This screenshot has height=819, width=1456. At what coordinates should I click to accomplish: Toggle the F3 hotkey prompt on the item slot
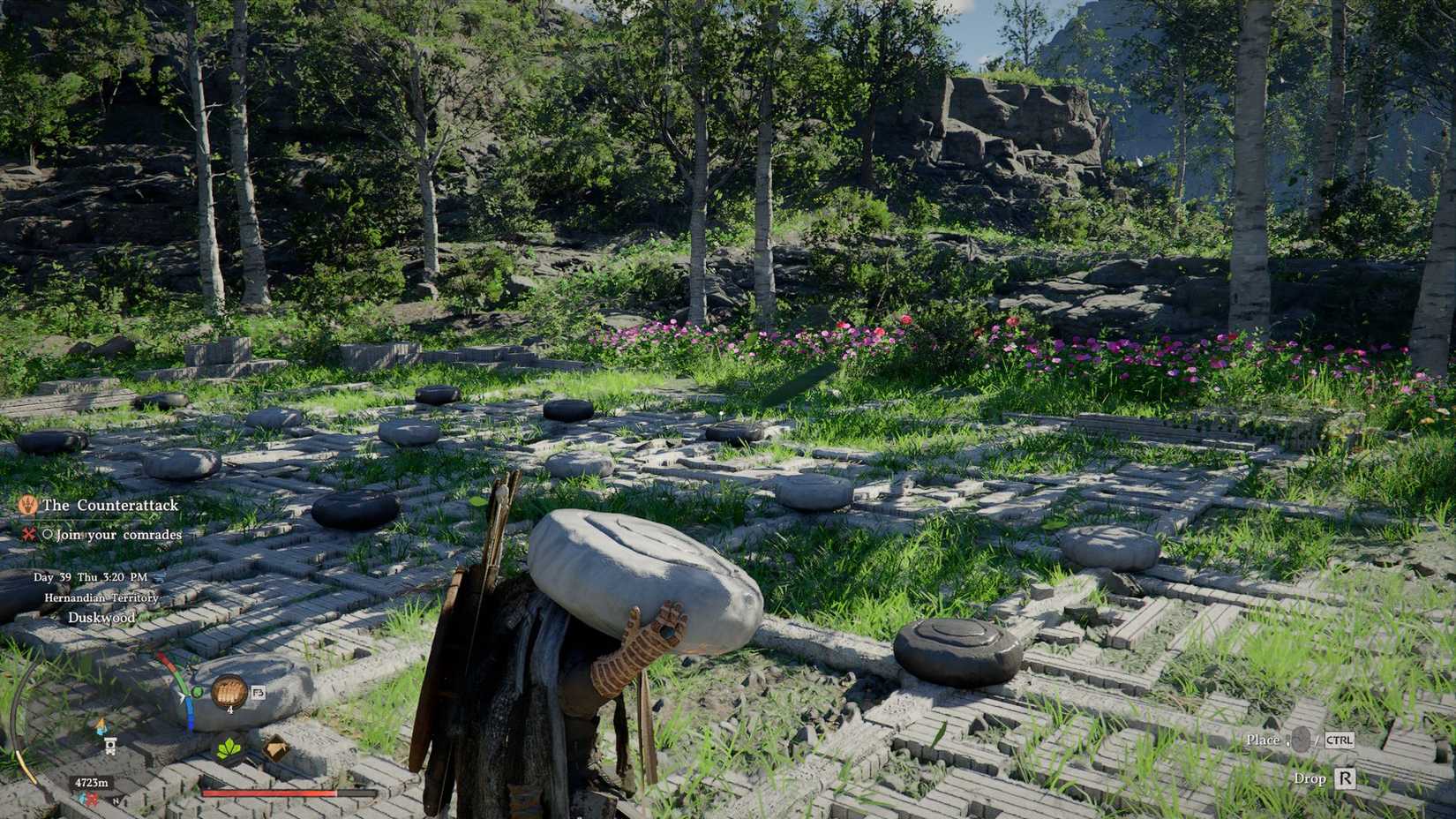(x=259, y=694)
